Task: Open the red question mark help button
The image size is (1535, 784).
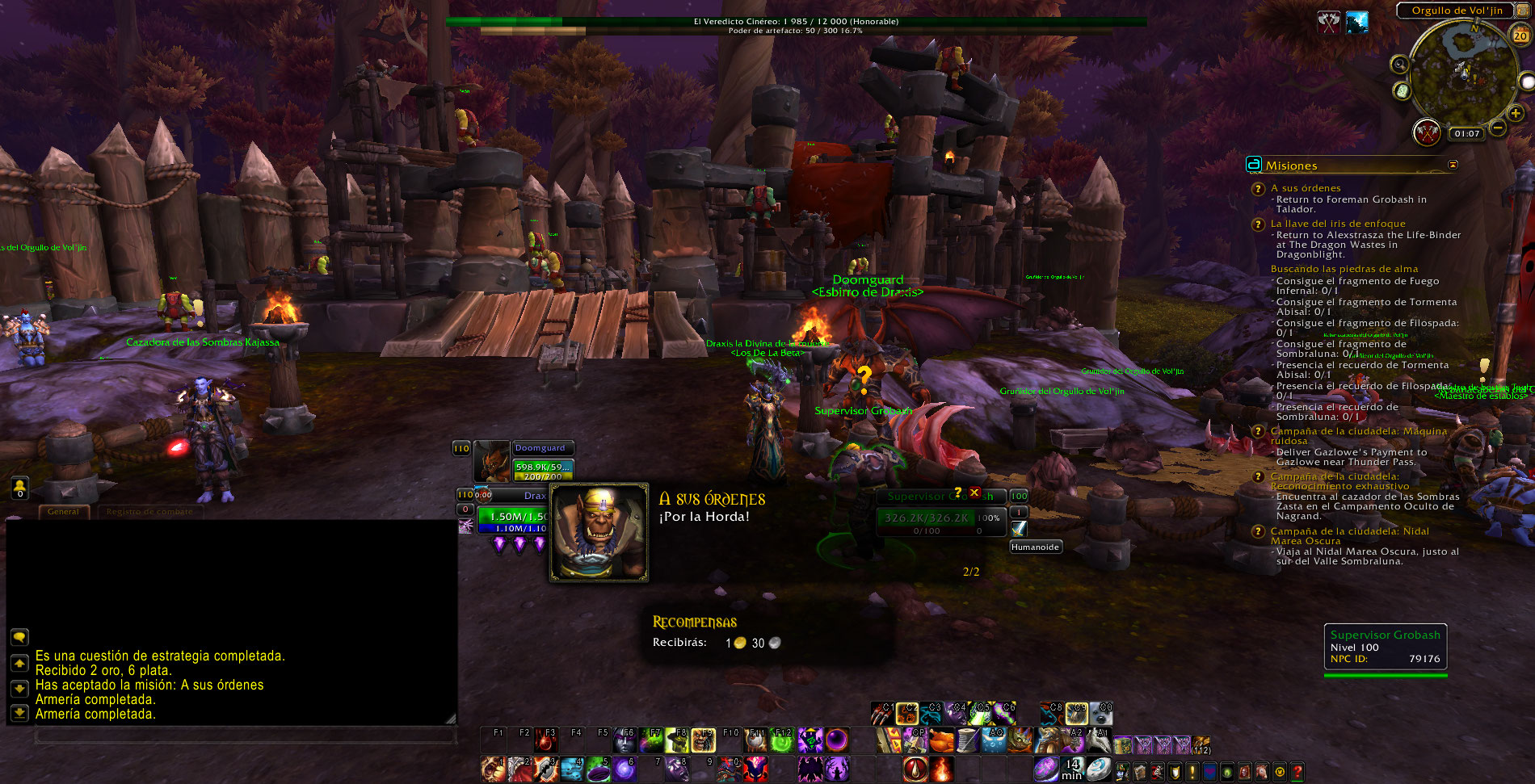Action: tap(1297, 771)
